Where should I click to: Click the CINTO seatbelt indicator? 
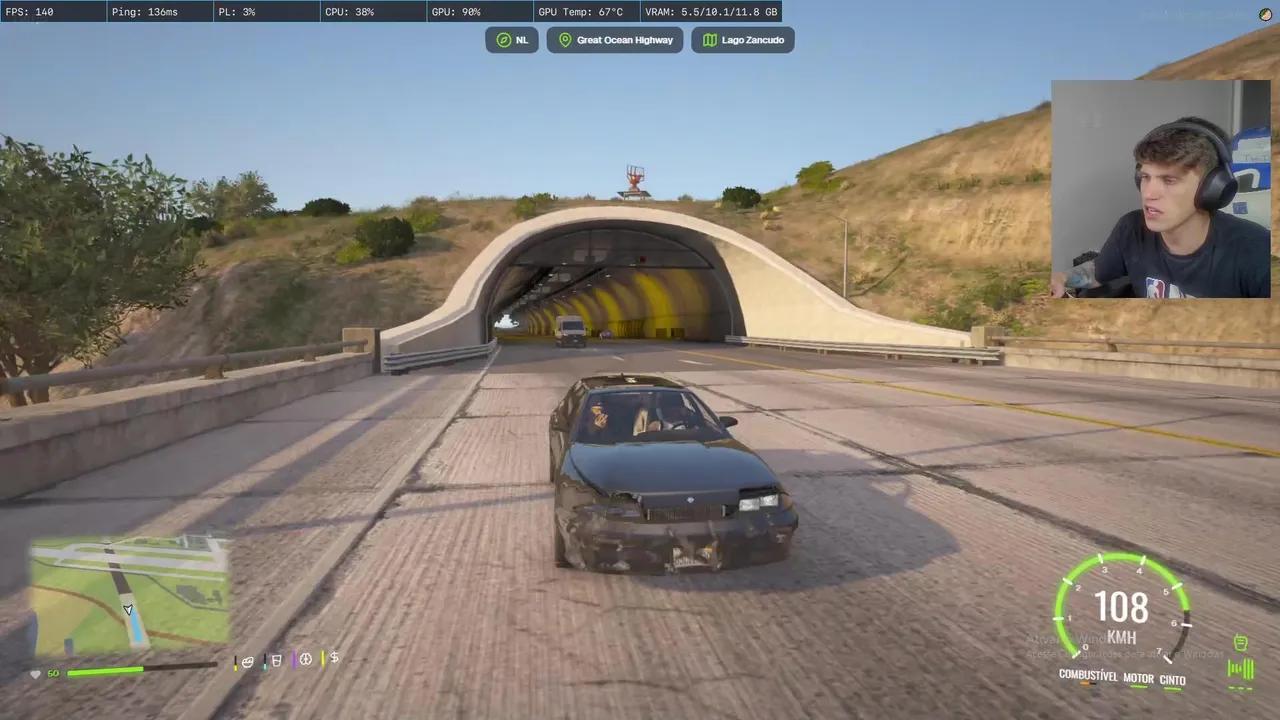click(x=1172, y=680)
